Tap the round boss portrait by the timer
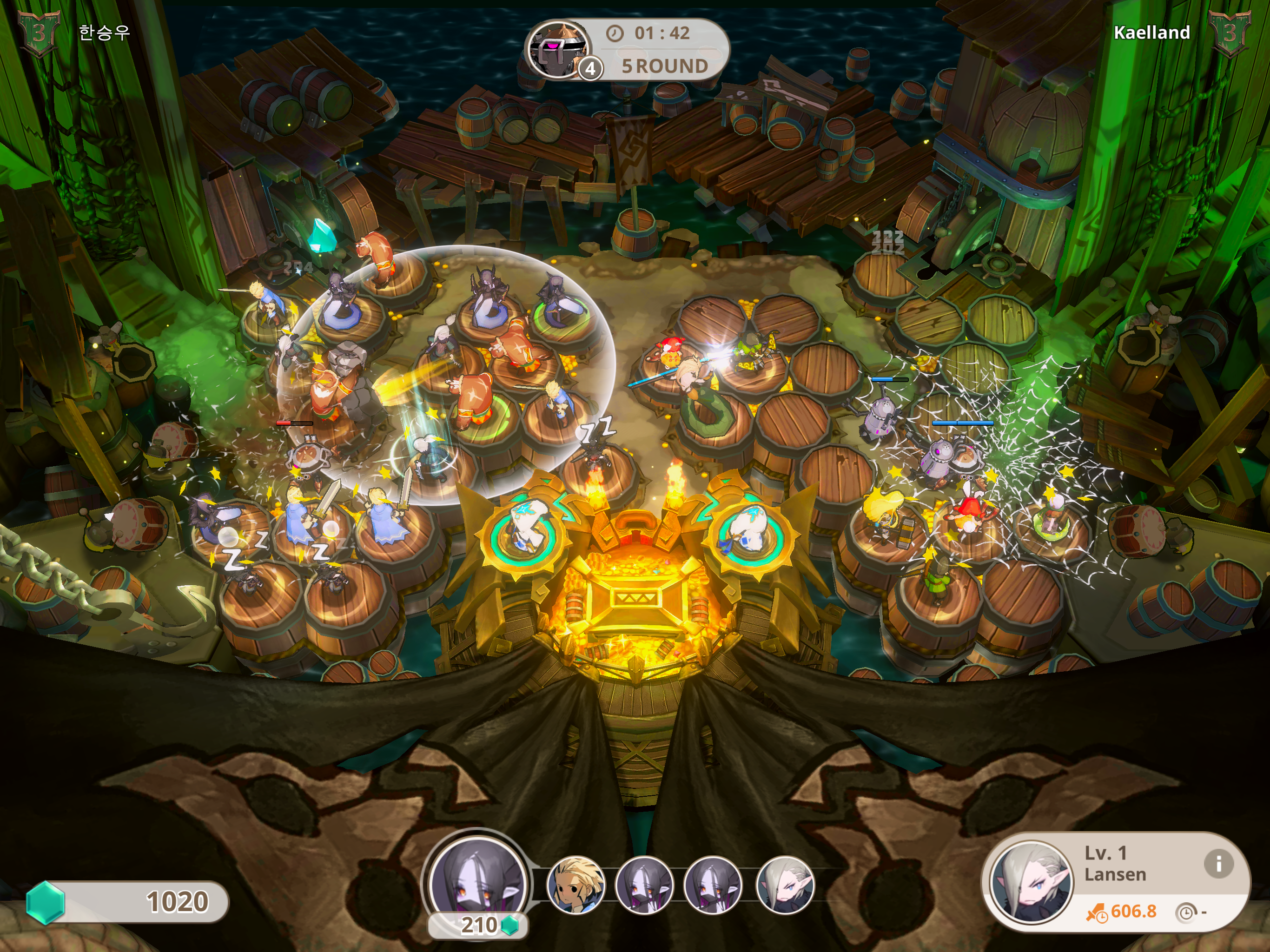 556,50
